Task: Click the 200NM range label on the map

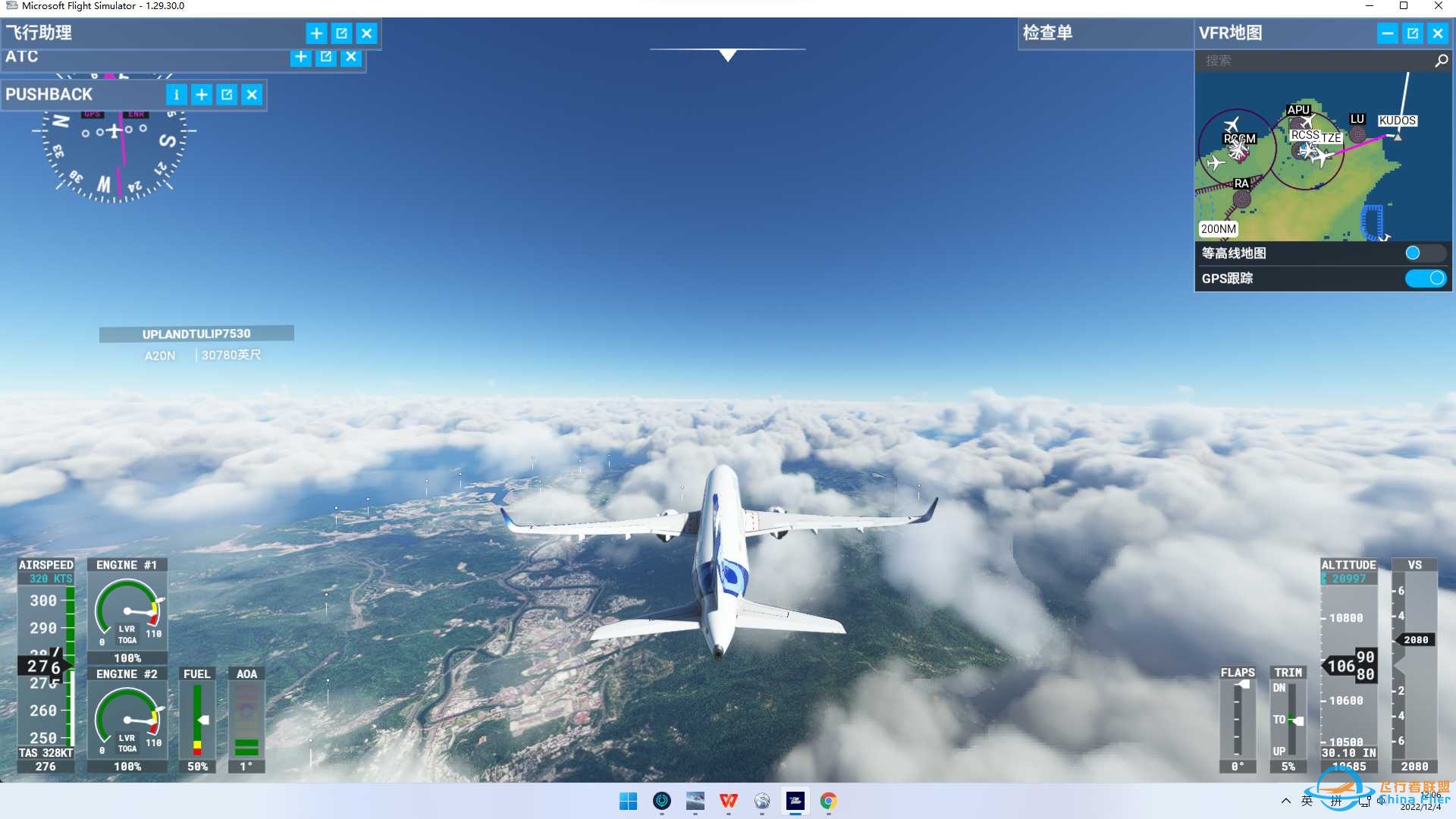Action: click(1218, 229)
